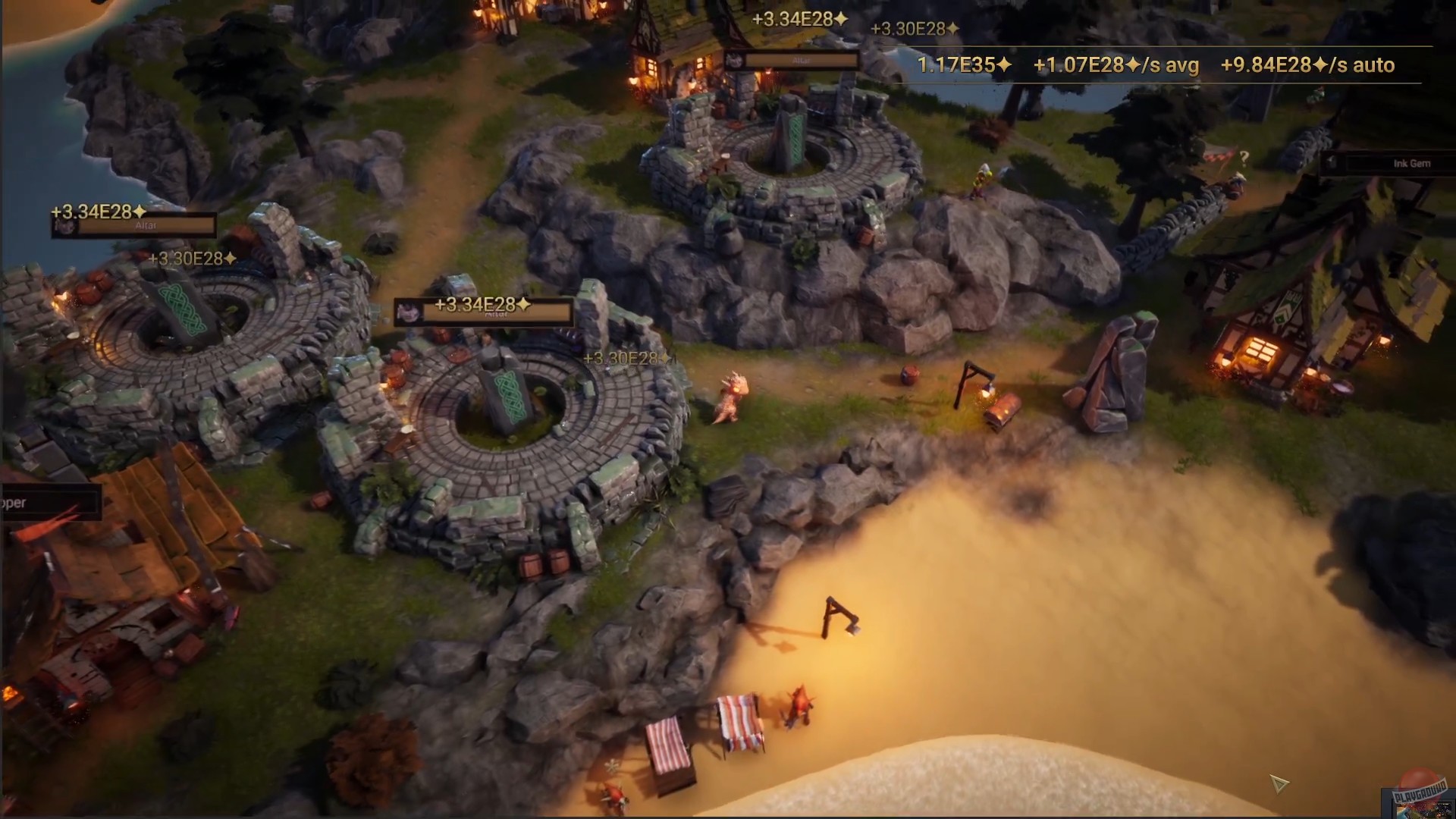The width and height of the screenshot is (1456, 819).
Task: Click the checkered red flag marker on the rocks
Action: click(1218, 156)
